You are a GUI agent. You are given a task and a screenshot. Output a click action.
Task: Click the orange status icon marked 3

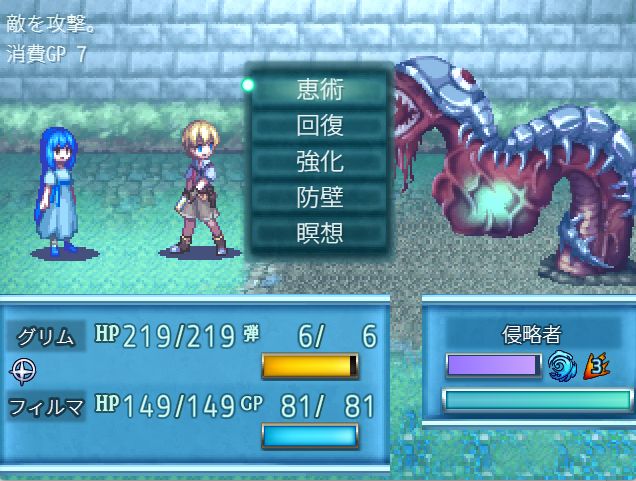pyautogui.click(x=598, y=368)
